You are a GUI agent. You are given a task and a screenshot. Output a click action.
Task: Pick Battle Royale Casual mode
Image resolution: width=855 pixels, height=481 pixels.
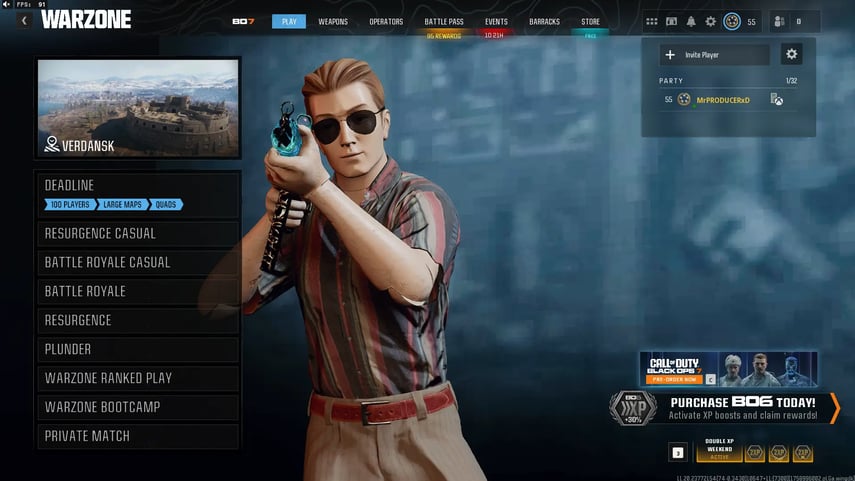(x=139, y=262)
